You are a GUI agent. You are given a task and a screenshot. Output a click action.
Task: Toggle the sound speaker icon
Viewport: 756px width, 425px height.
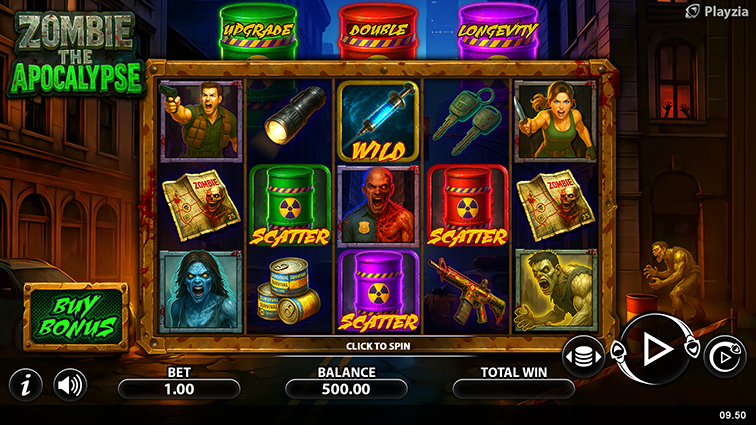tap(69, 384)
